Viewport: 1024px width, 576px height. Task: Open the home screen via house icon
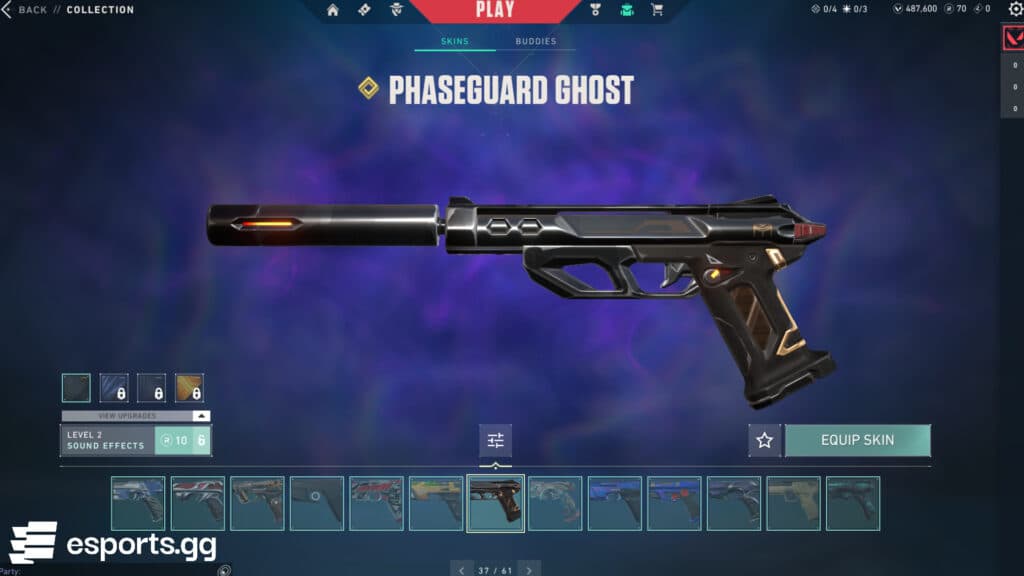(333, 10)
